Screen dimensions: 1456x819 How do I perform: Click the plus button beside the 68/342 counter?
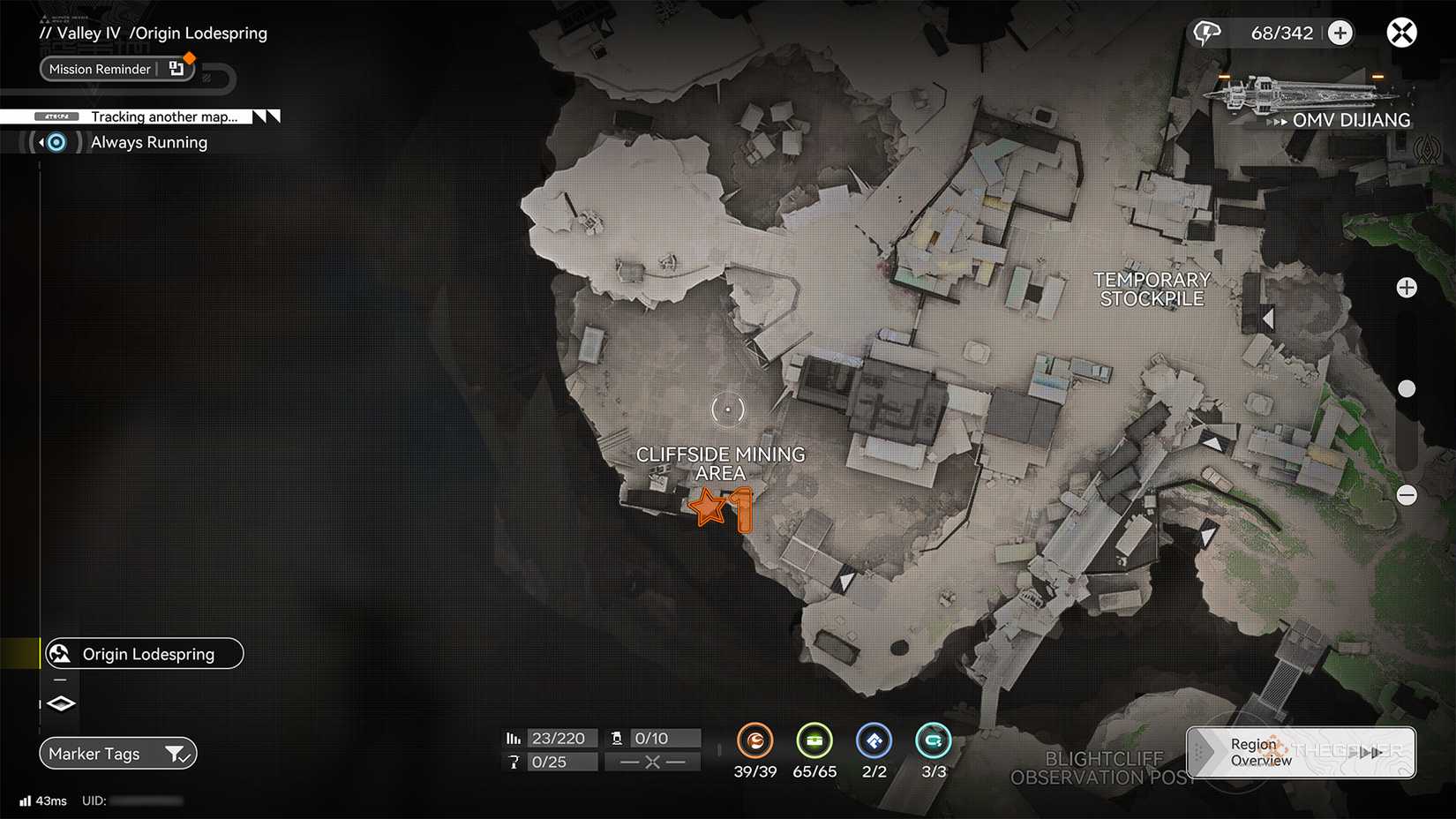(1340, 32)
